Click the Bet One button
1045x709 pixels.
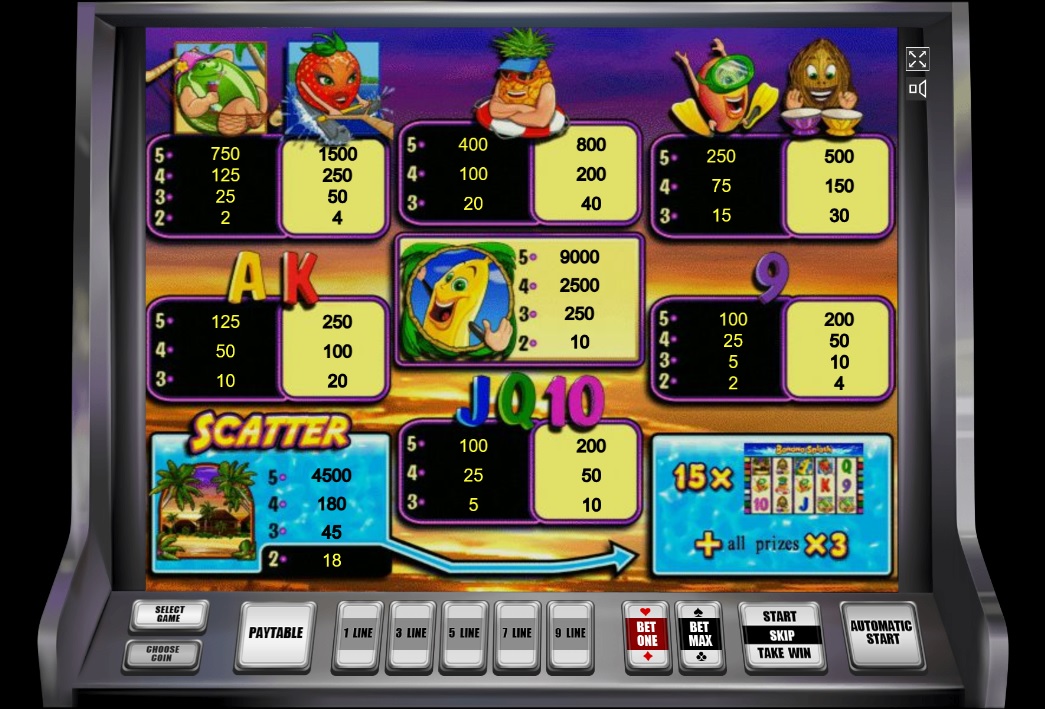[647, 633]
